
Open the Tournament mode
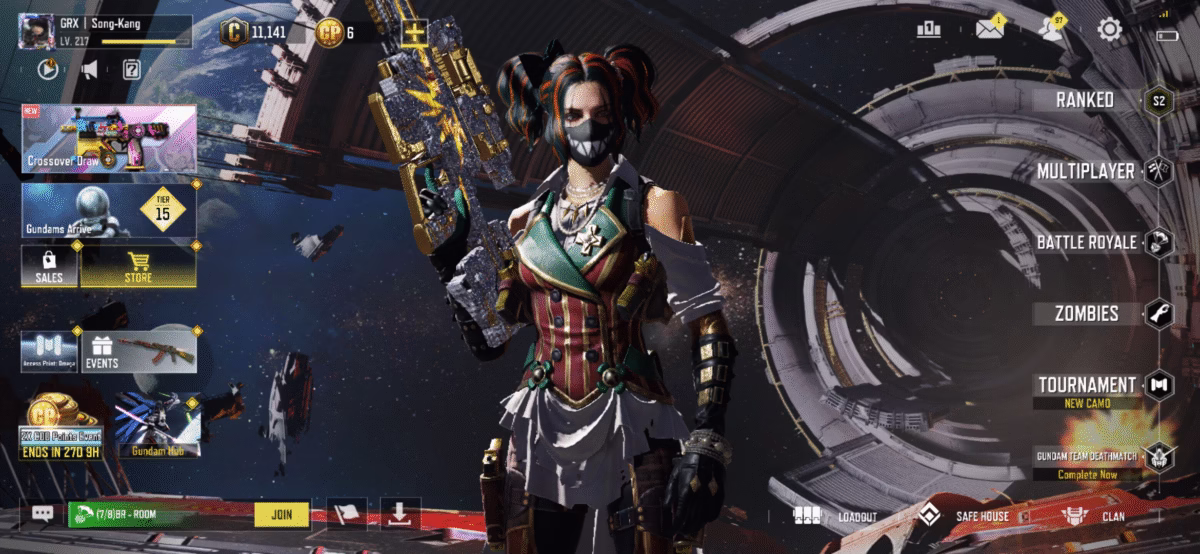(1086, 385)
